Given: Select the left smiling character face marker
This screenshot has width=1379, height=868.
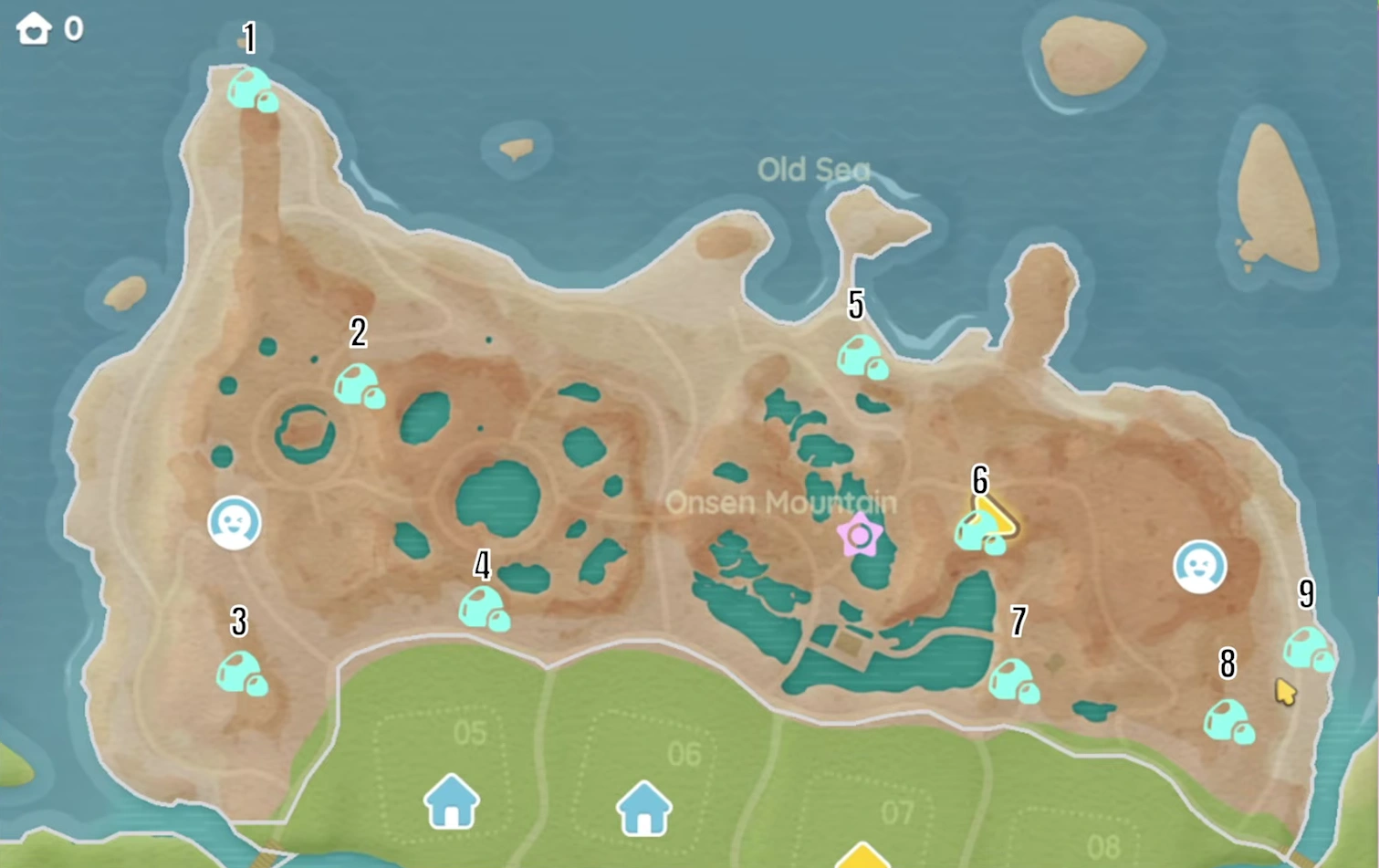Looking at the screenshot, I should click(x=235, y=523).
